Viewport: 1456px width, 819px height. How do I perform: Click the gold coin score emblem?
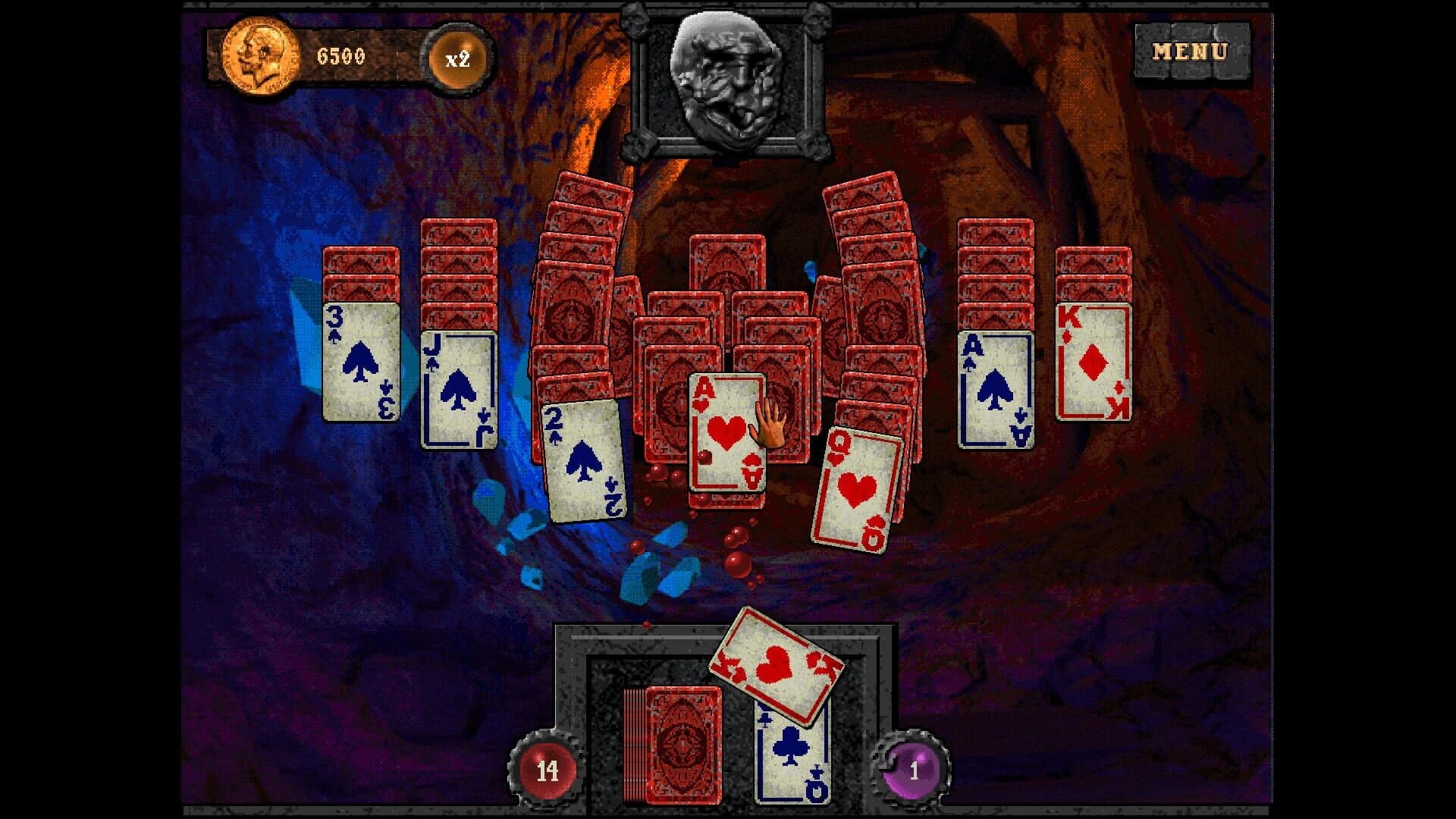[262, 55]
